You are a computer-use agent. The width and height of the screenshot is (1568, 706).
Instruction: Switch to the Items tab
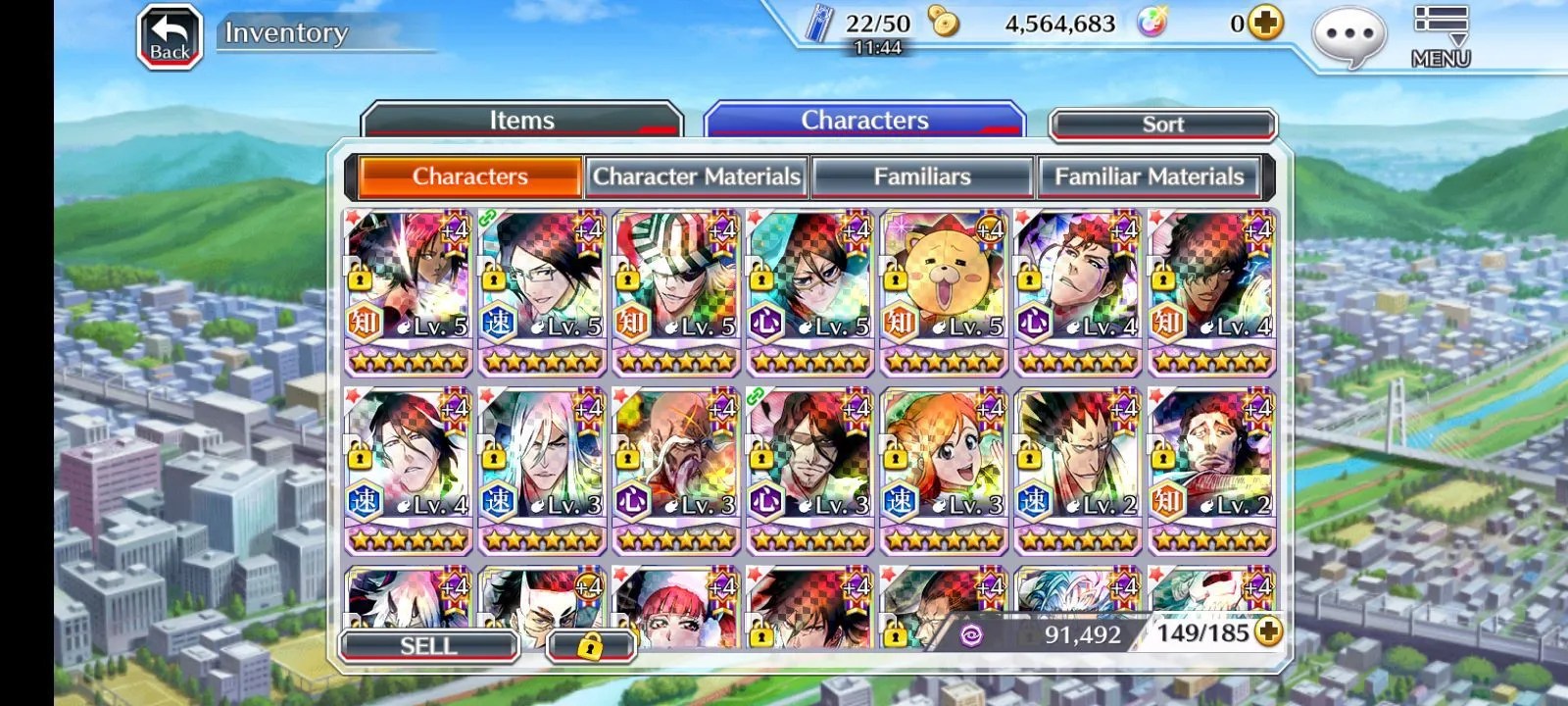521,121
